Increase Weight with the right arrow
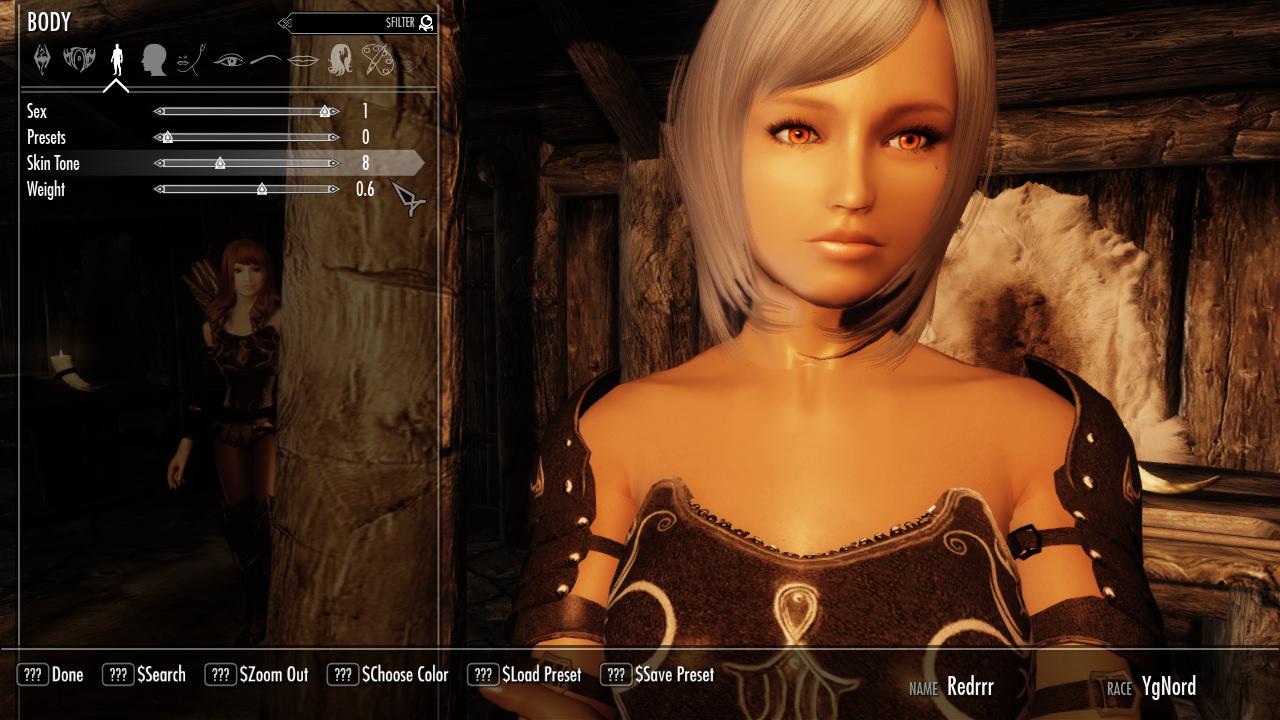This screenshot has width=1280, height=720. [x=335, y=190]
